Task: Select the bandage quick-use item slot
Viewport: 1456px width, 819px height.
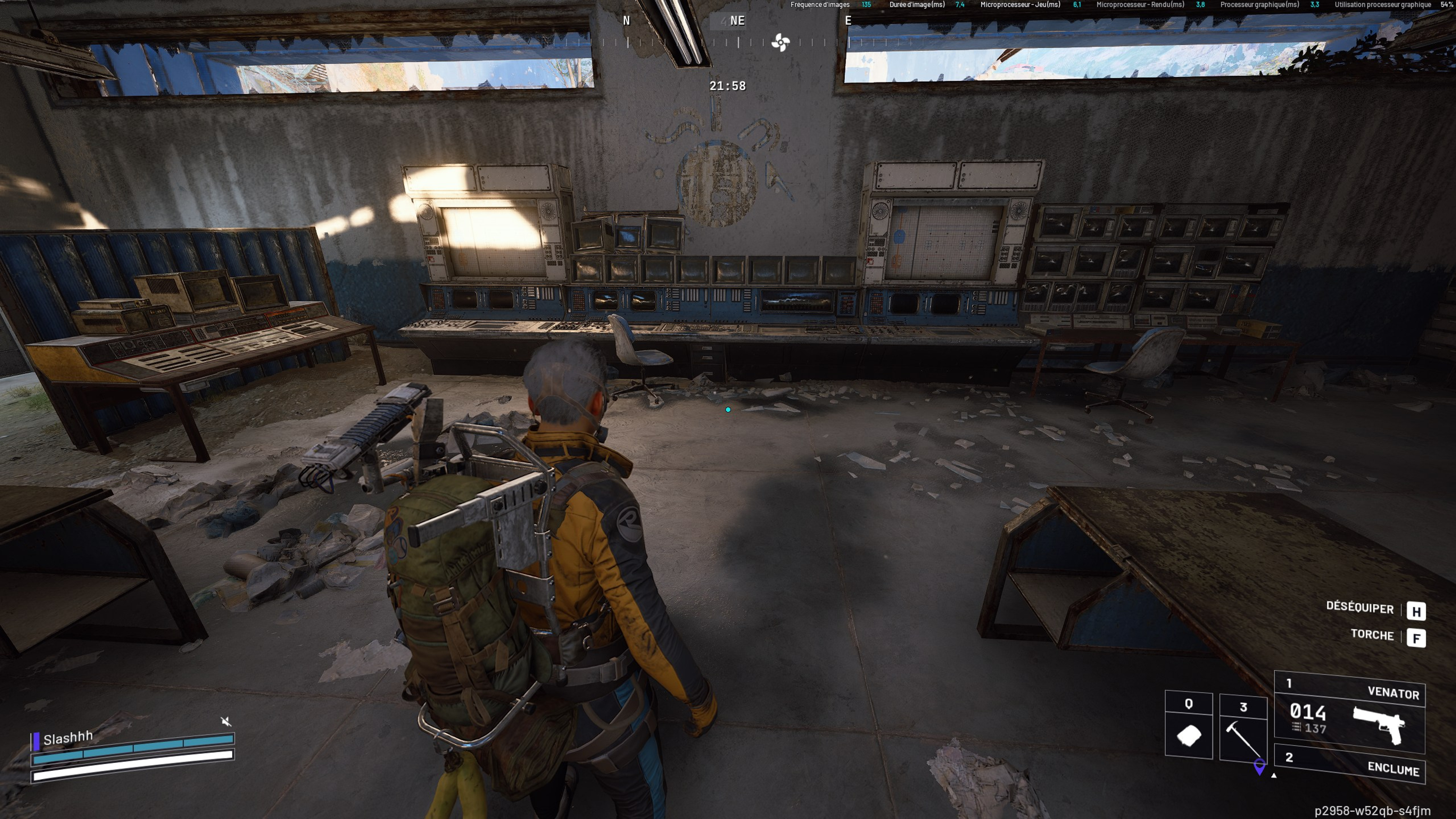Action: pyautogui.click(x=1189, y=726)
